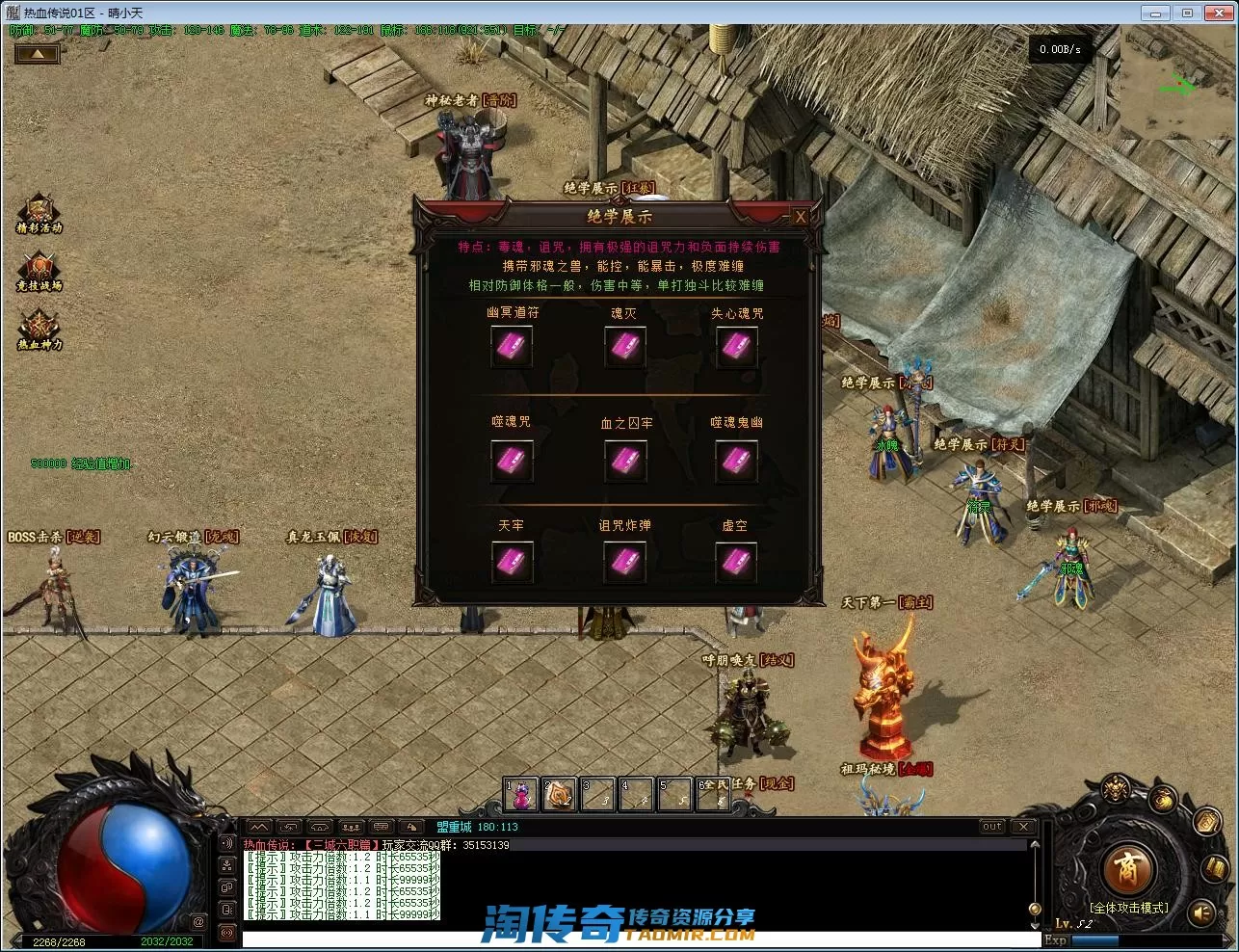Open the 热血神力 icon
This screenshot has height=952, width=1239.
40,330
